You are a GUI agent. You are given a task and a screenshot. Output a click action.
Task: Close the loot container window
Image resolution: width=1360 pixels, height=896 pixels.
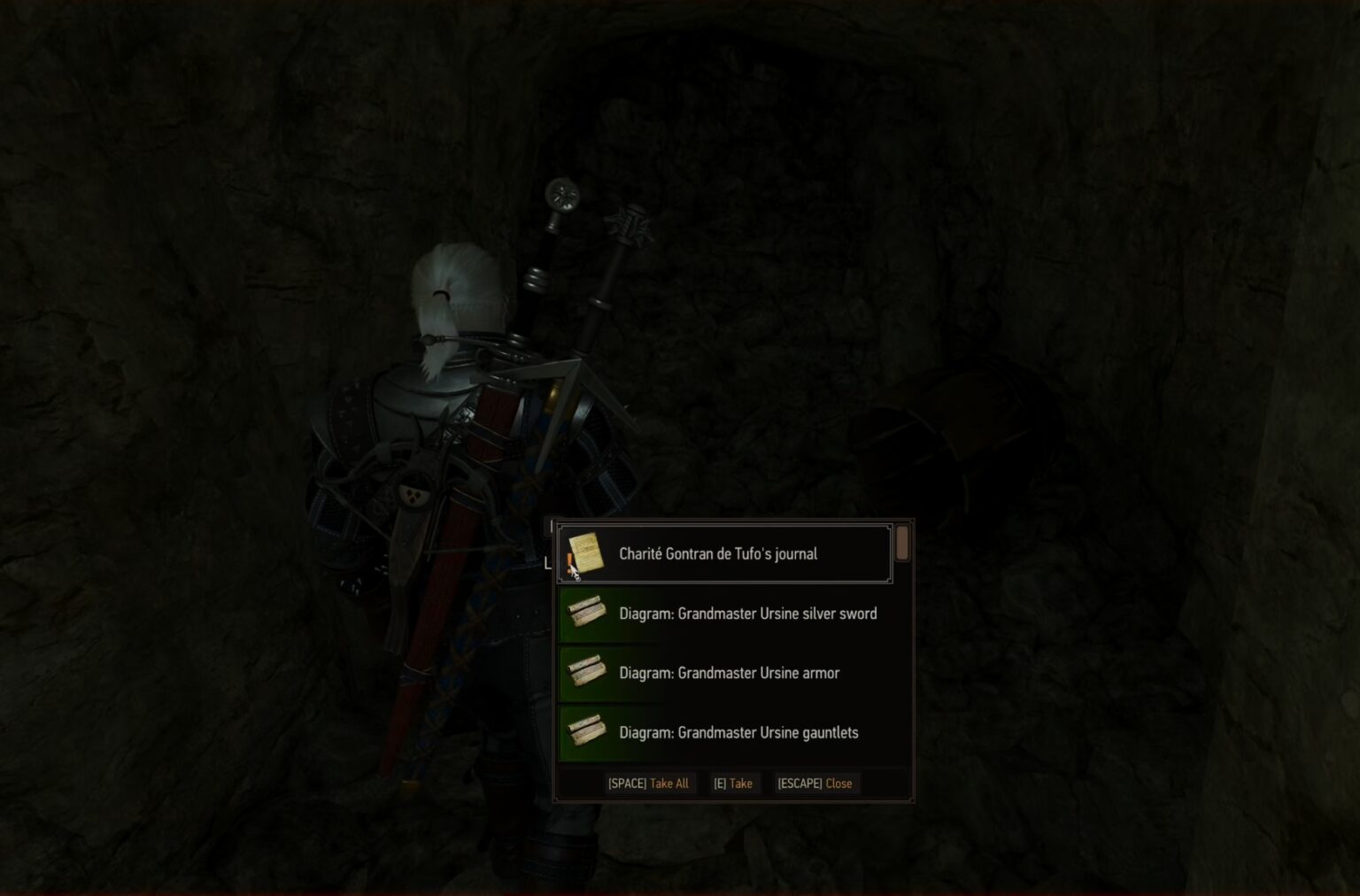[815, 783]
